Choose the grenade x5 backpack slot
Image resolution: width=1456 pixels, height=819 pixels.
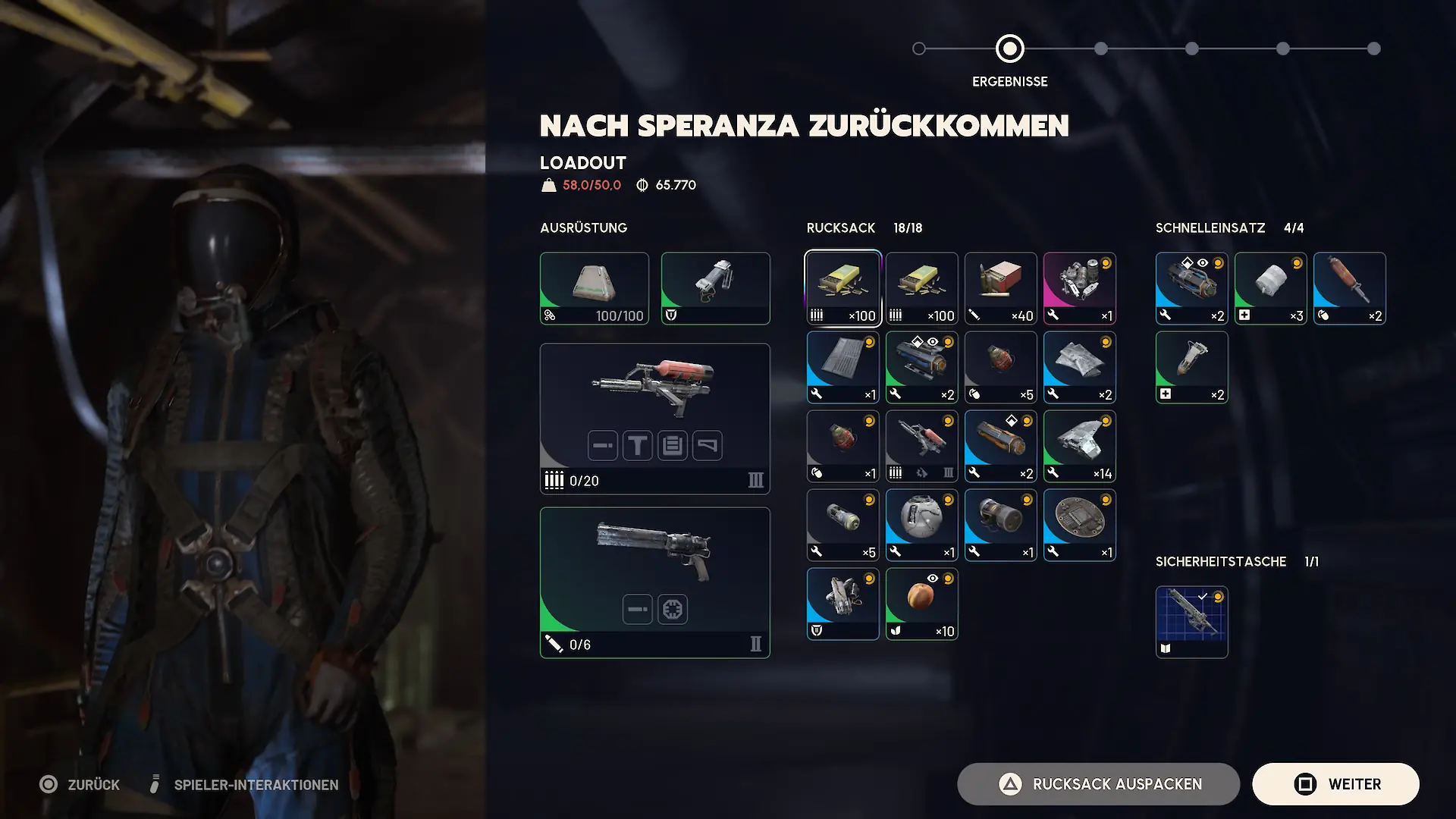tap(1000, 367)
